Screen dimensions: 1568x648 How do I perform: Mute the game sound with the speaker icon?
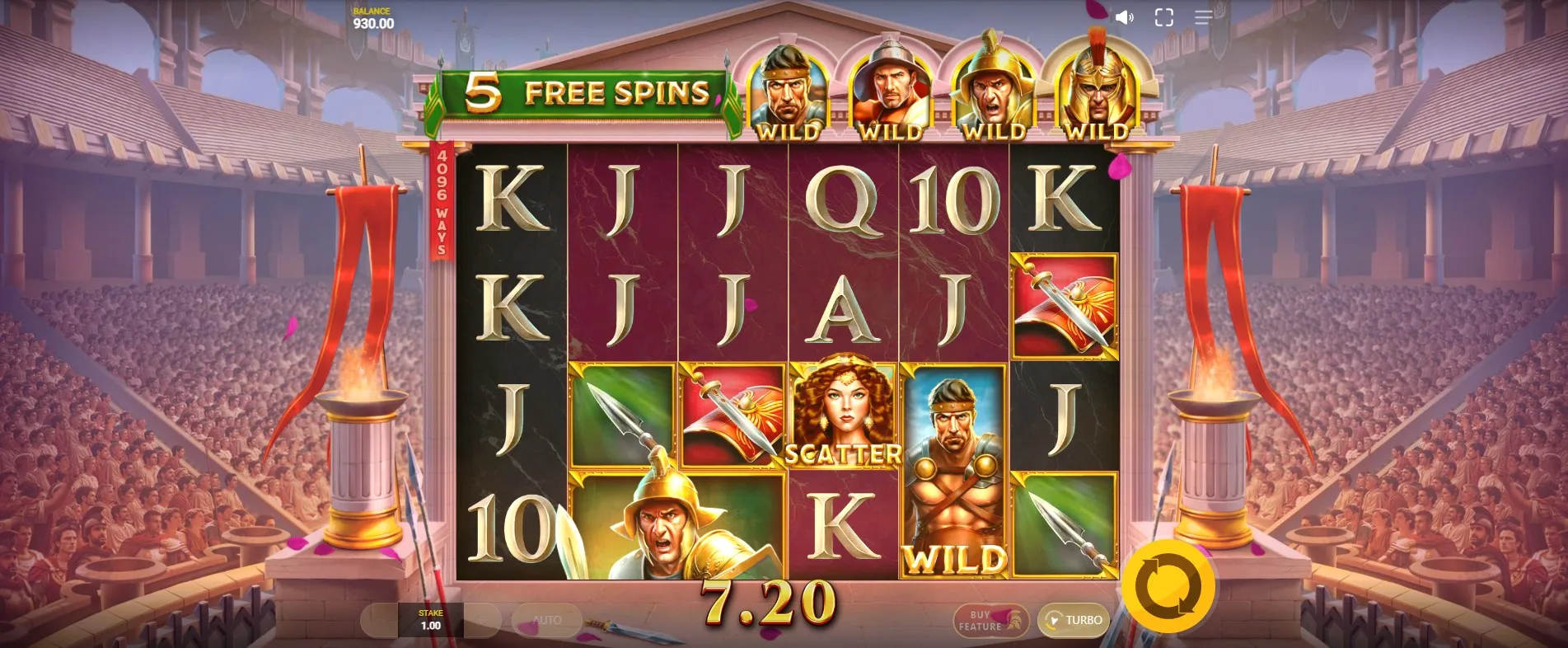tap(1124, 17)
